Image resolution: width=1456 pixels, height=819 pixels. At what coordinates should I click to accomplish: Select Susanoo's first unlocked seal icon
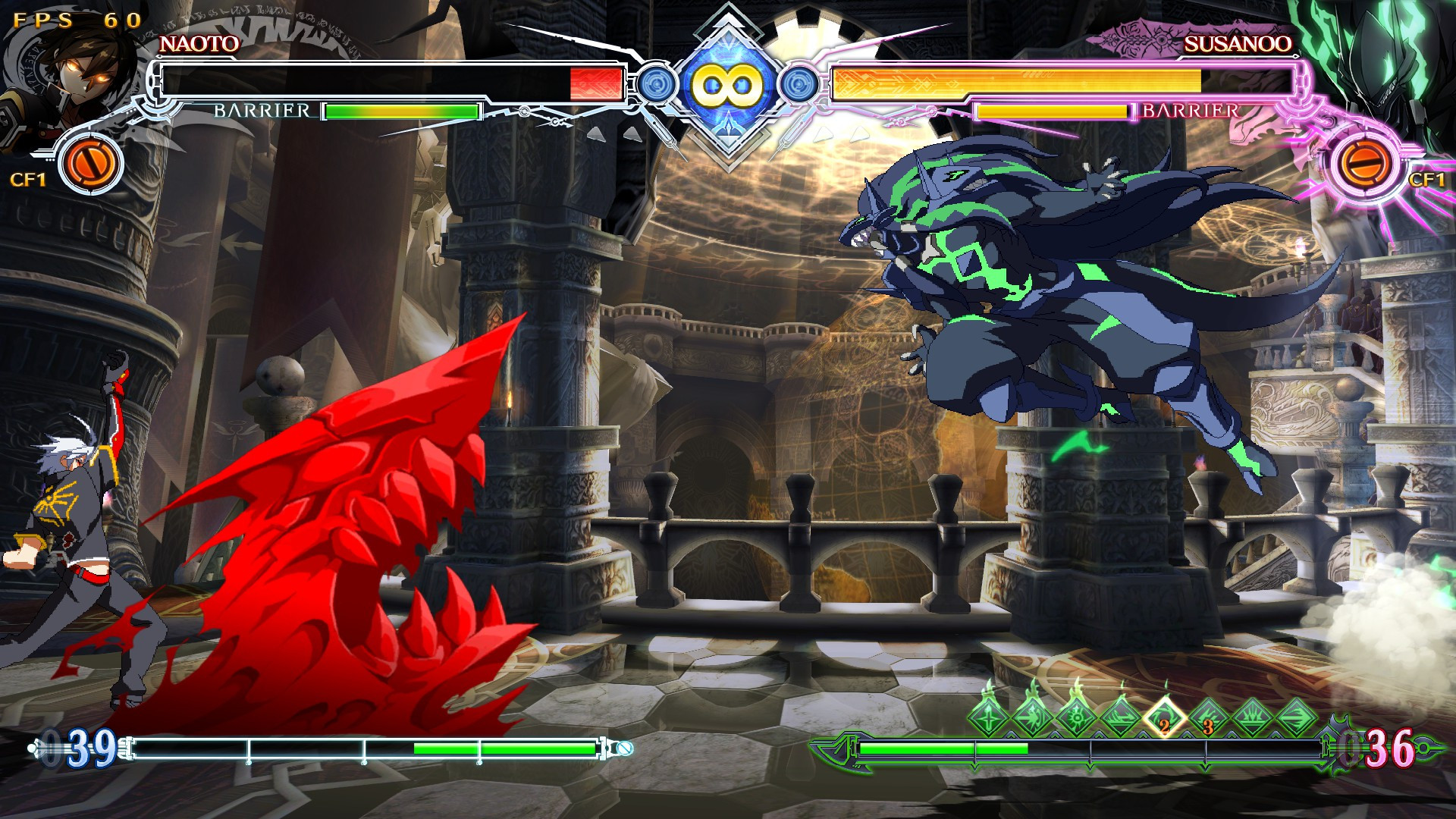pos(987,715)
